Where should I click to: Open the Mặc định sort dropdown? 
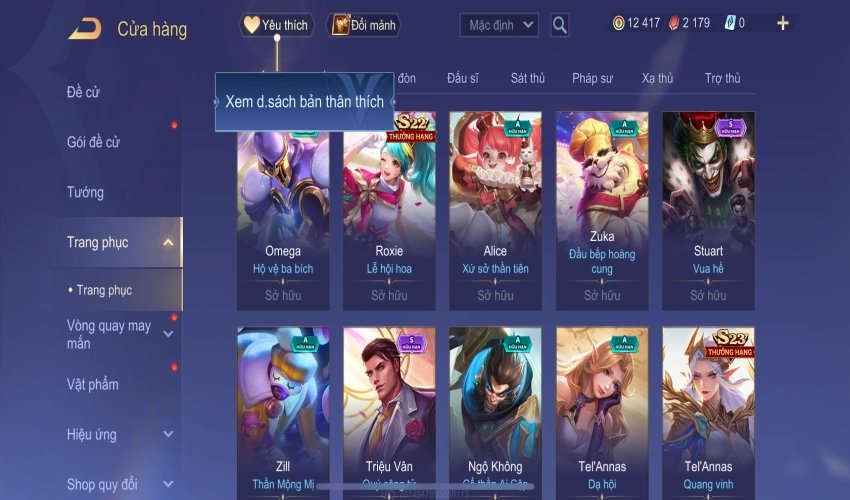click(499, 25)
